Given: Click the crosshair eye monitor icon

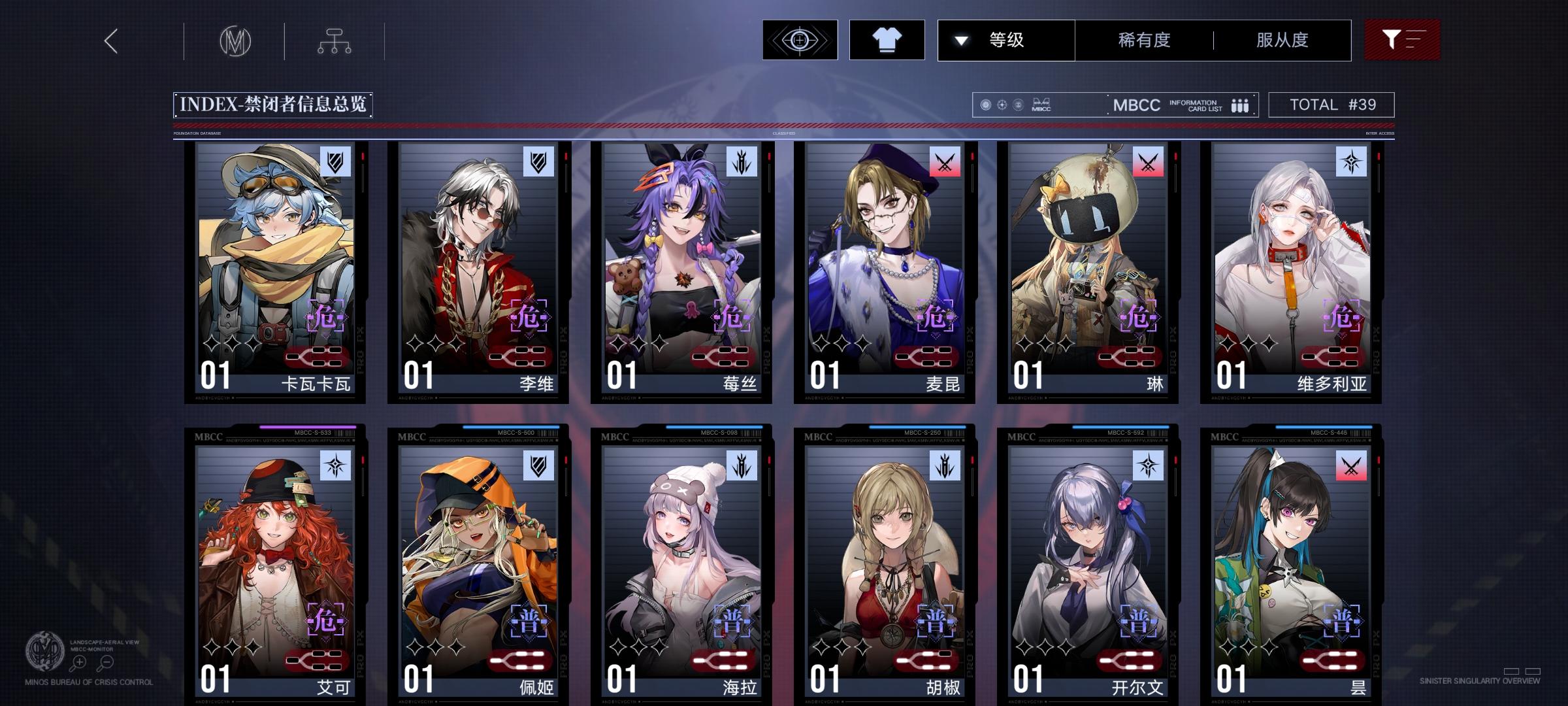Looking at the screenshot, I should 798,40.
